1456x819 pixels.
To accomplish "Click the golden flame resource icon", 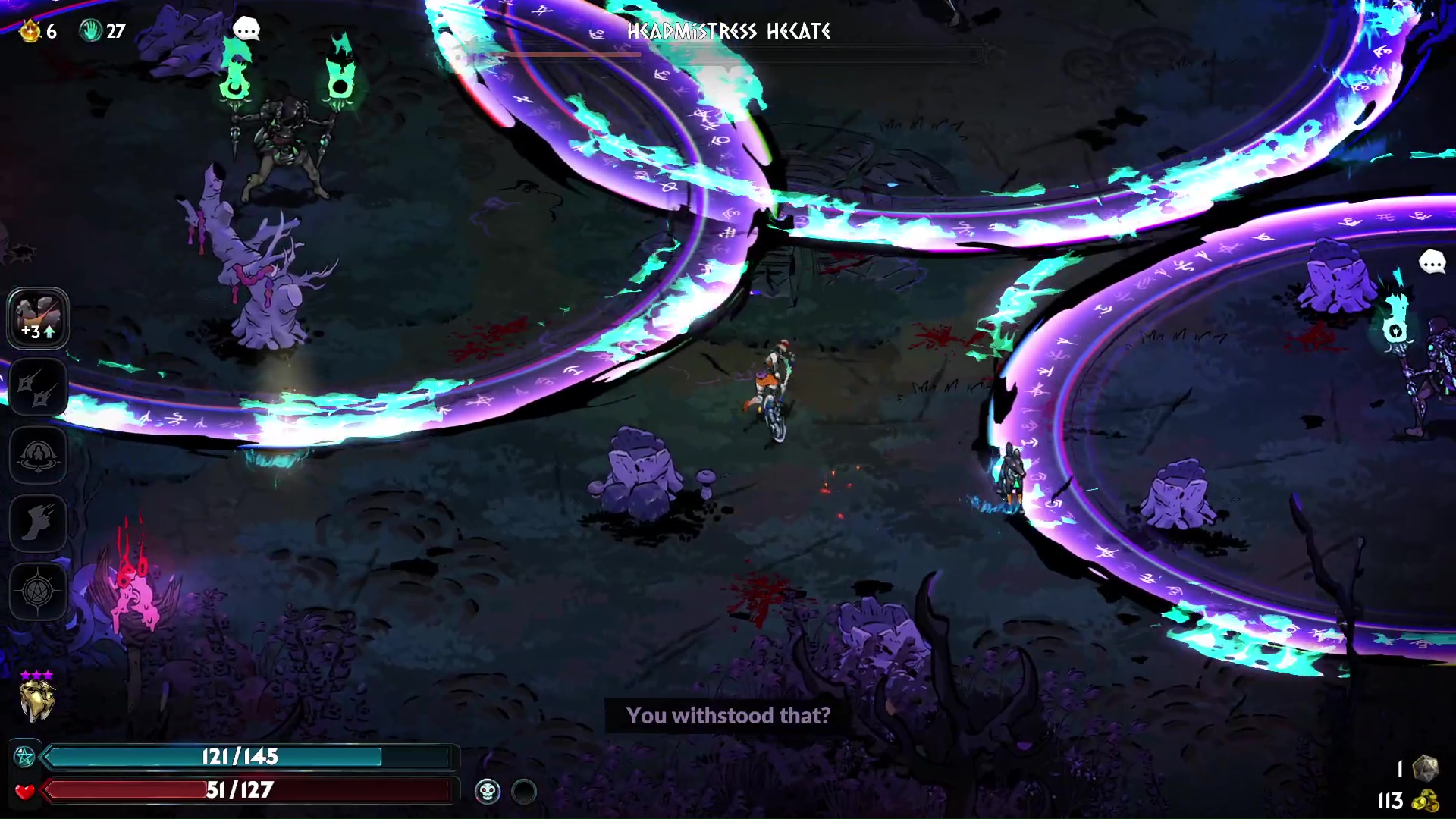I will point(30,31).
